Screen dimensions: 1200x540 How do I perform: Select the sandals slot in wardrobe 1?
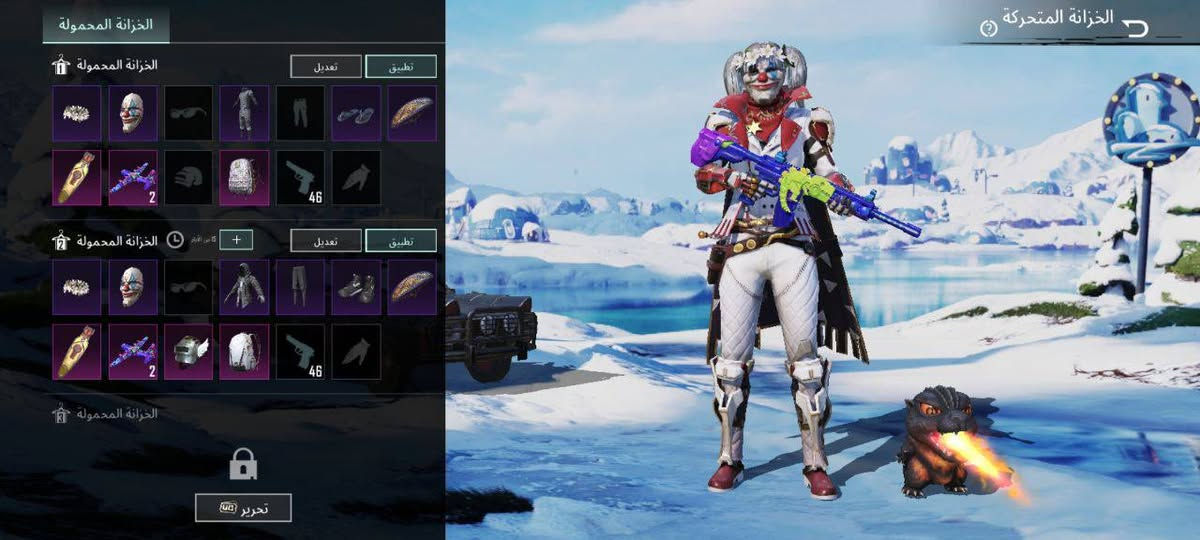tap(356, 113)
